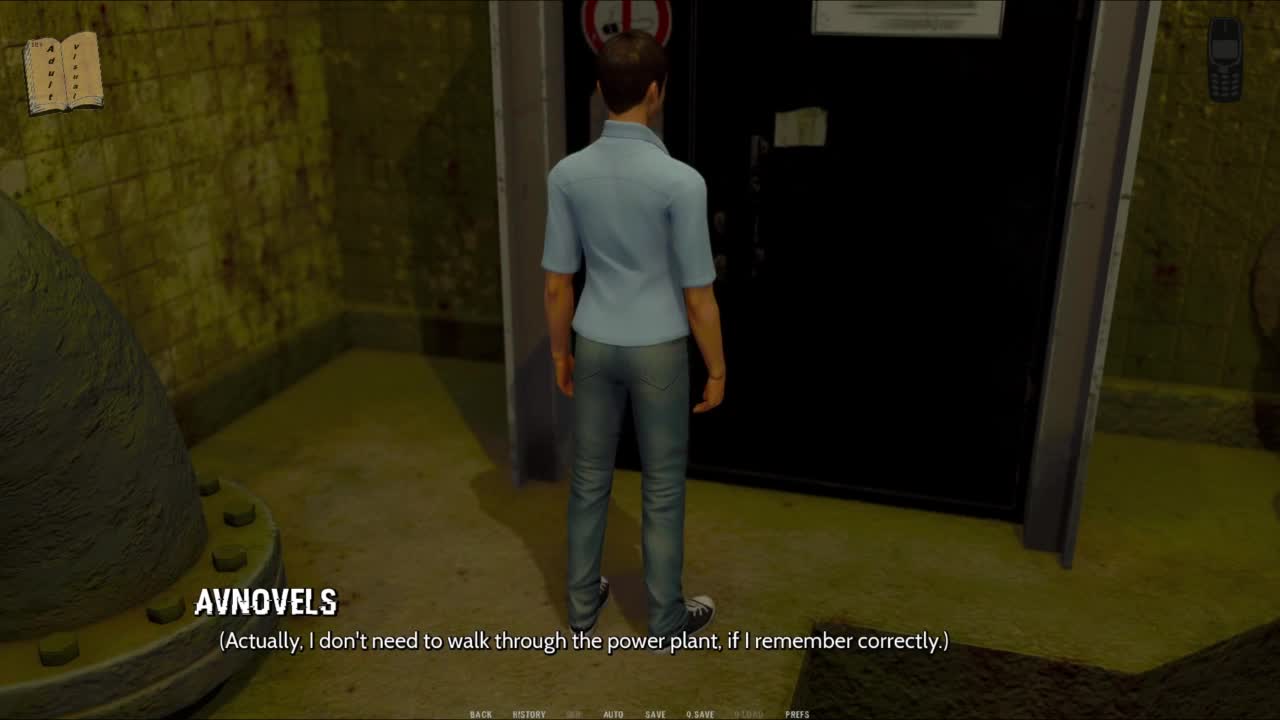Open the mobile phone icon
1280x720 pixels.
coord(1225,59)
